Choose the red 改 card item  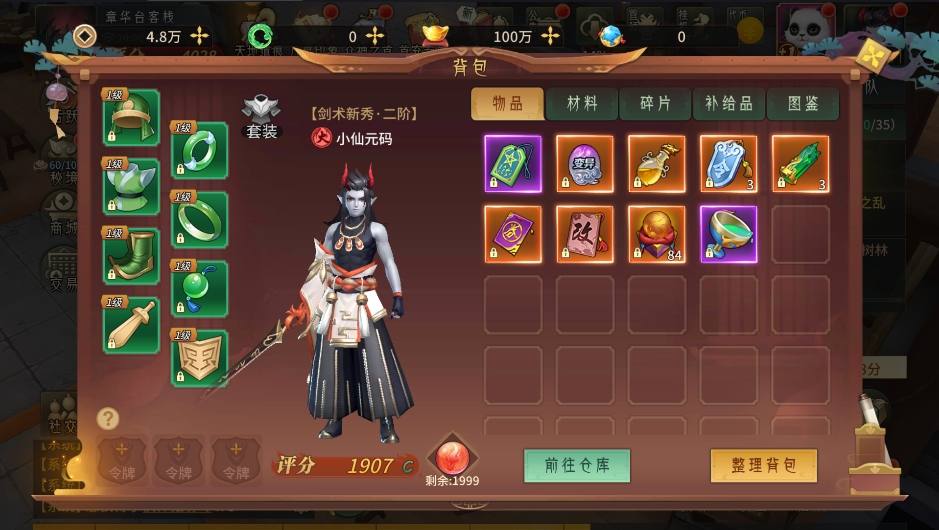585,234
